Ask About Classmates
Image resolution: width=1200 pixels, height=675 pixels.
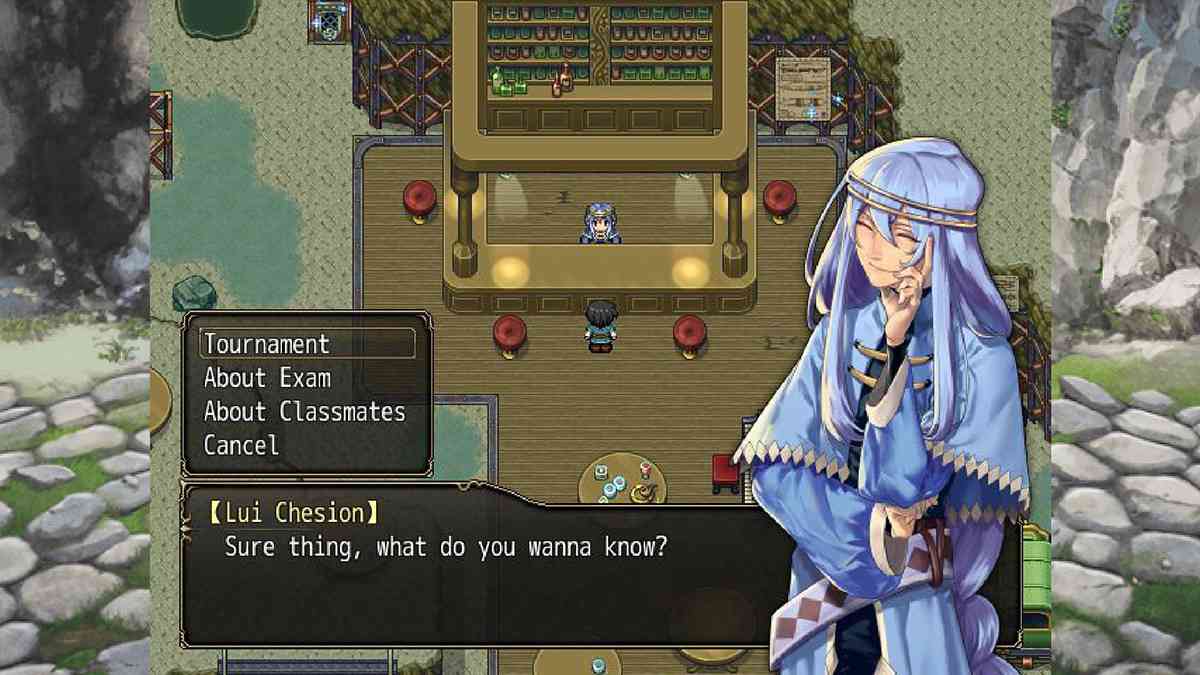pyautogui.click(x=304, y=412)
